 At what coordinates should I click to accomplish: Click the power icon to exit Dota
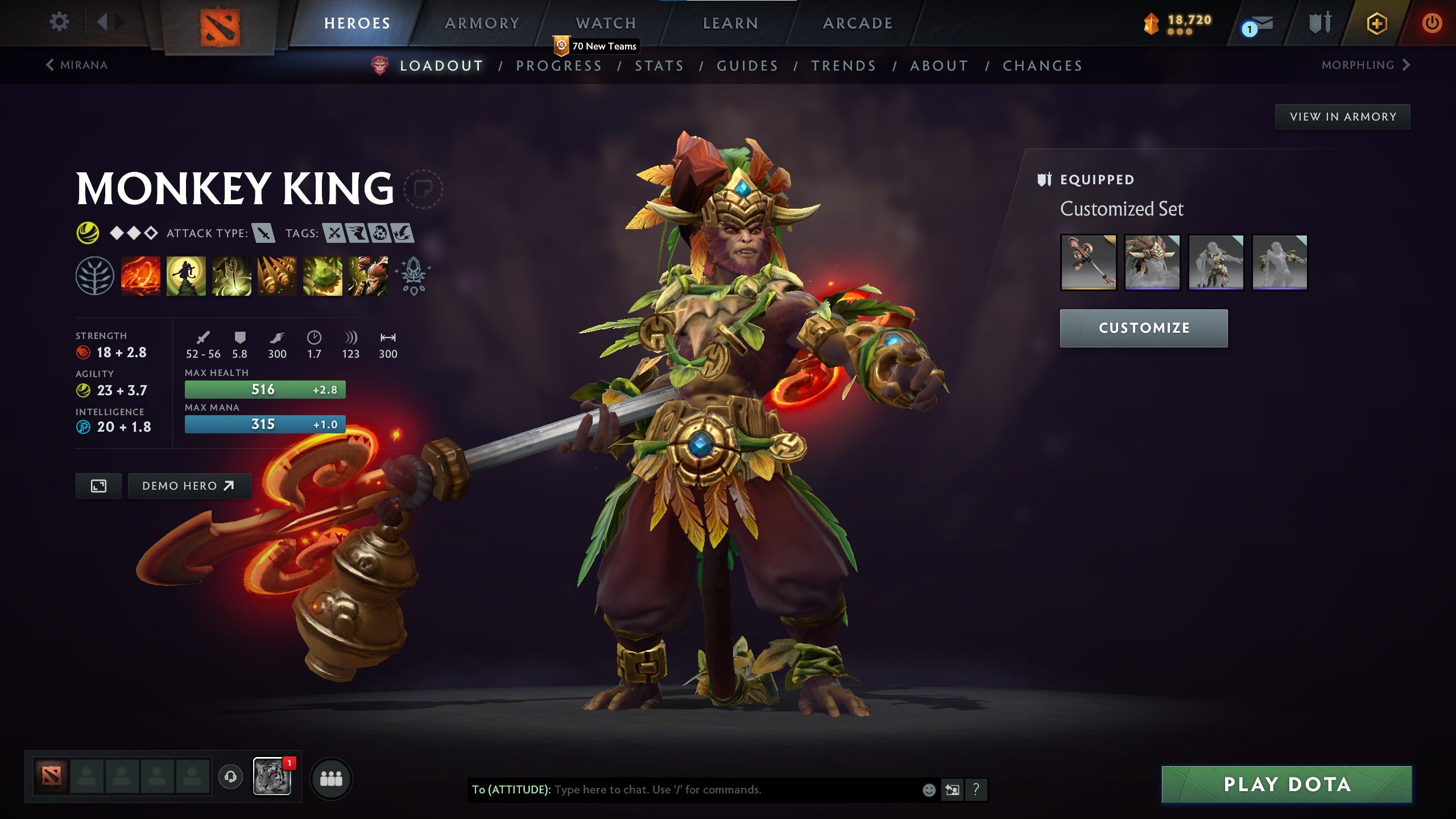click(1432, 22)
